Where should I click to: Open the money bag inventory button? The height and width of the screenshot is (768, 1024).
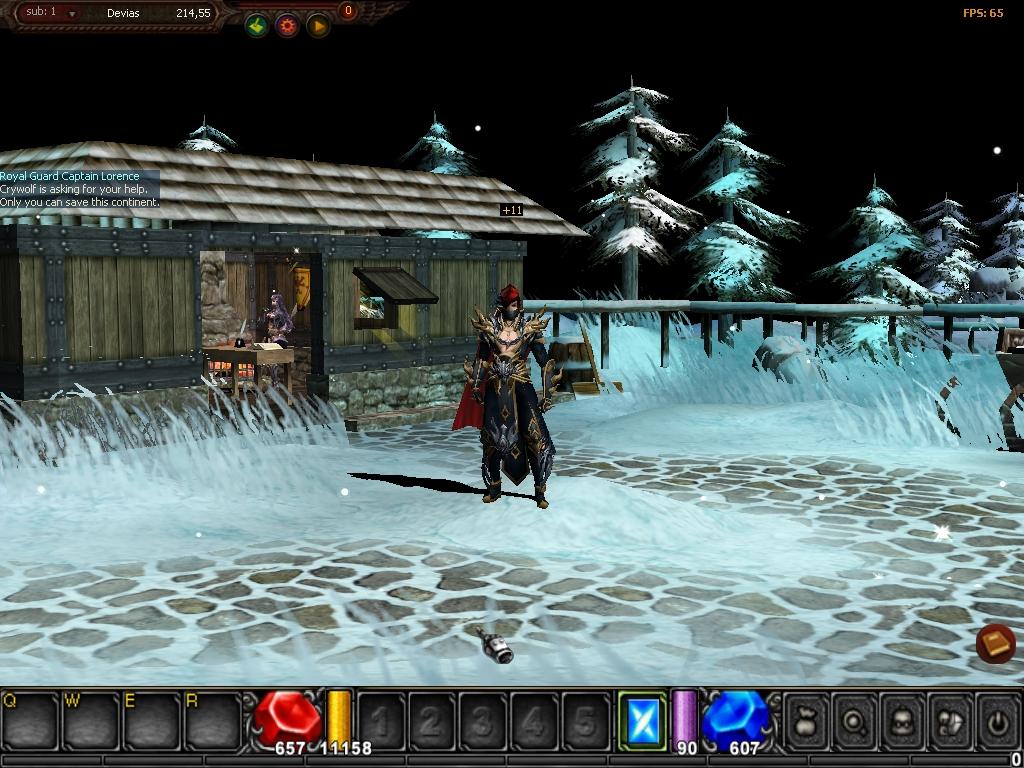(x=807, y=720)
